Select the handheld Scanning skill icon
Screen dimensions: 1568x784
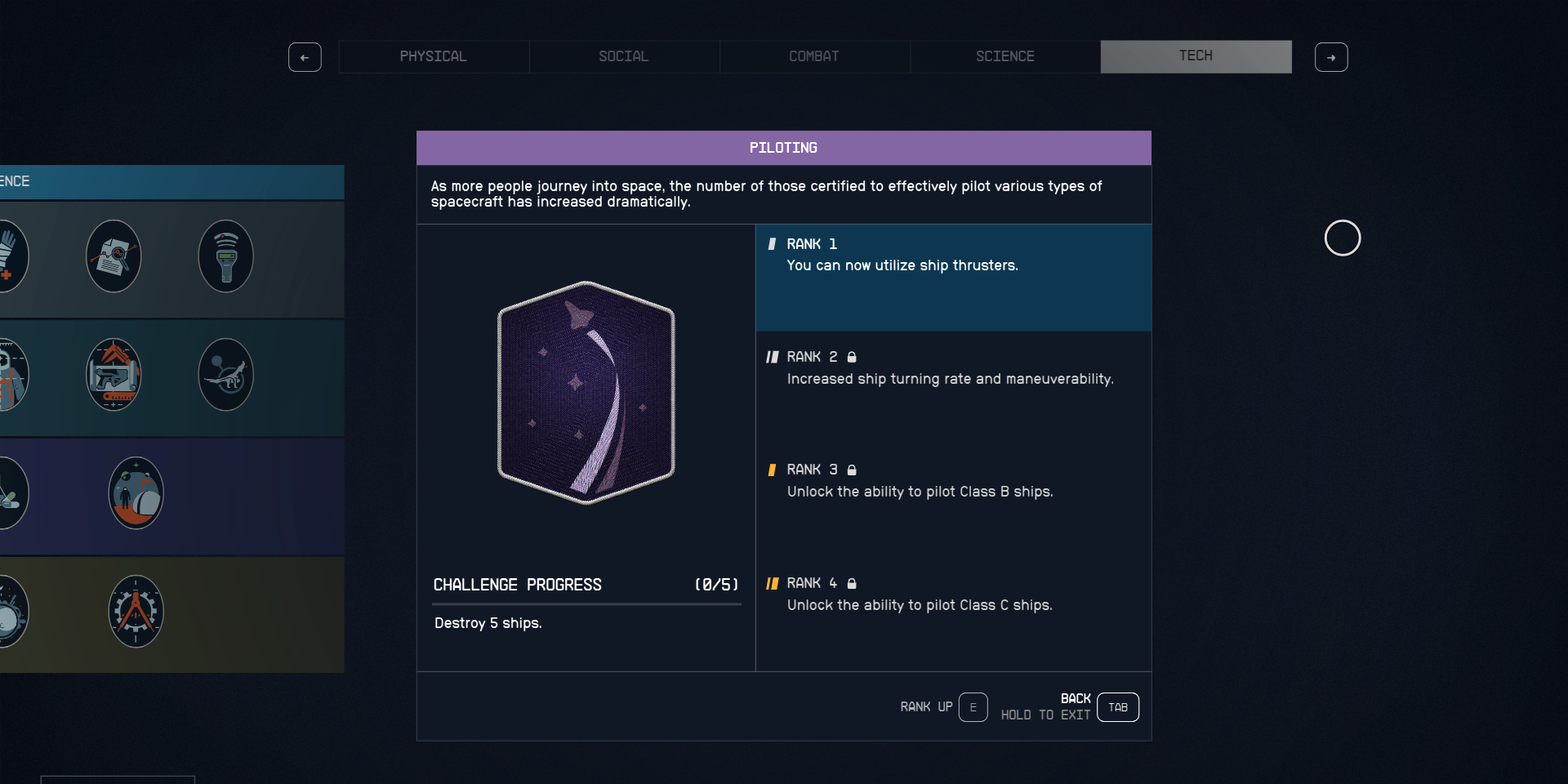click(225, 256)
